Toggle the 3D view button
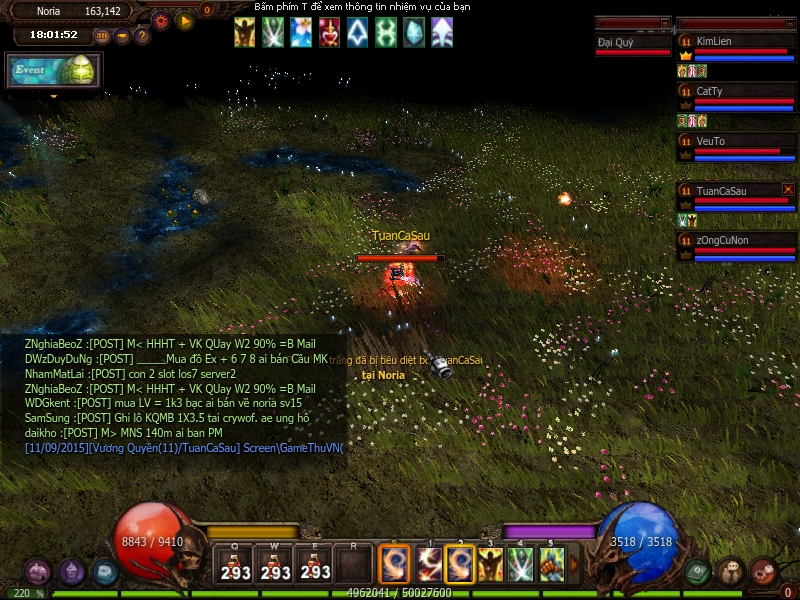 (102, 36)
